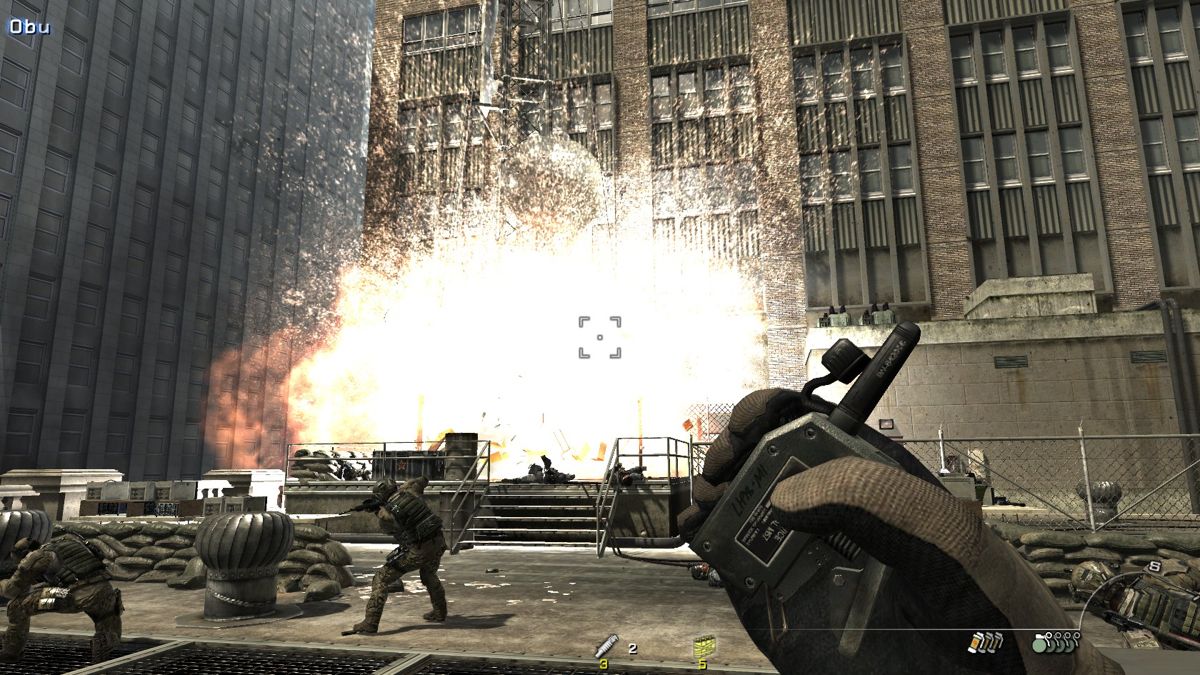
Task: Select the yellow explosive pack icon
Action: (x=703, y=648)
